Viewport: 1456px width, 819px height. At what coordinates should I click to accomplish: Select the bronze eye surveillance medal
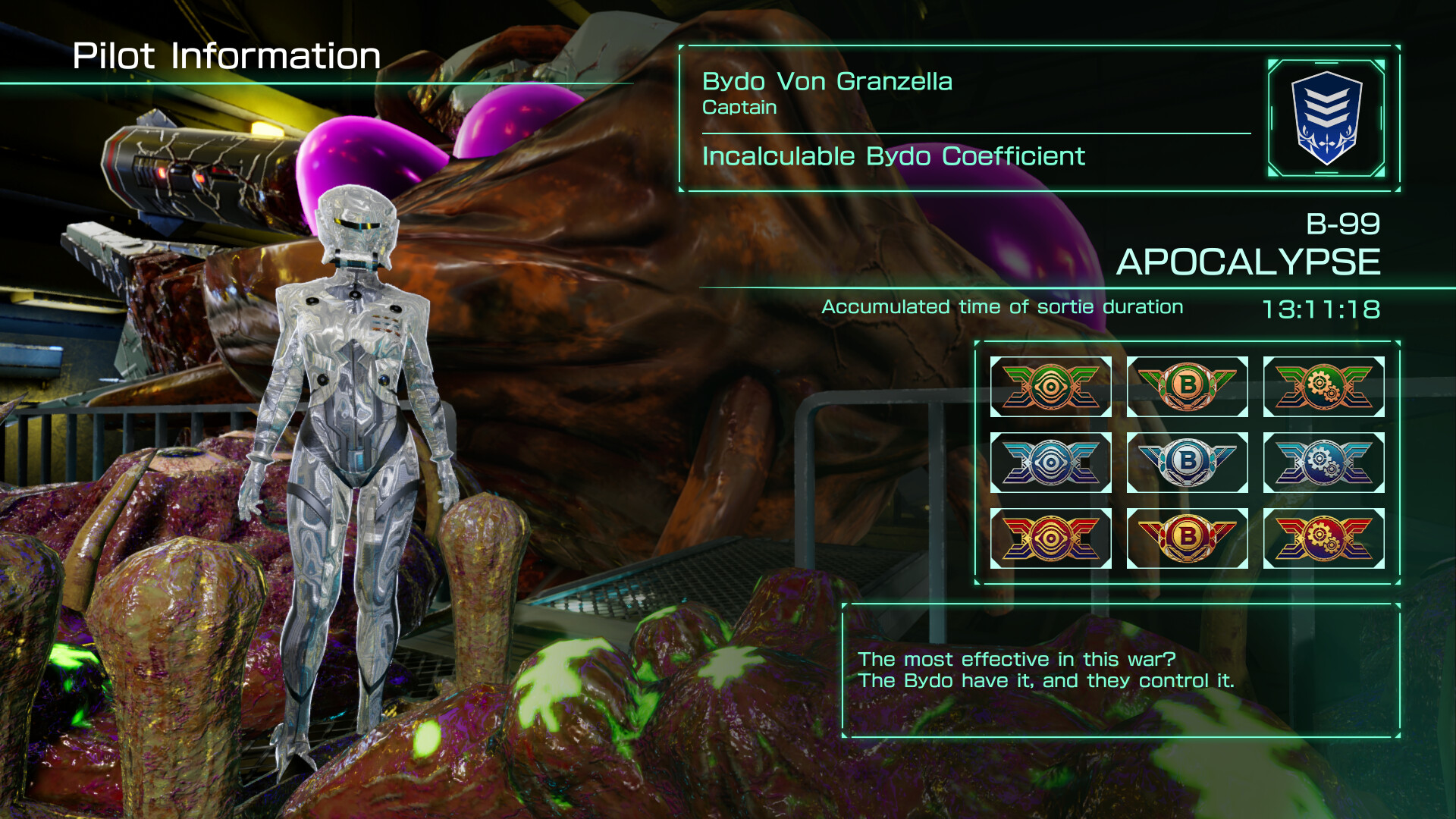[1050, 387]
